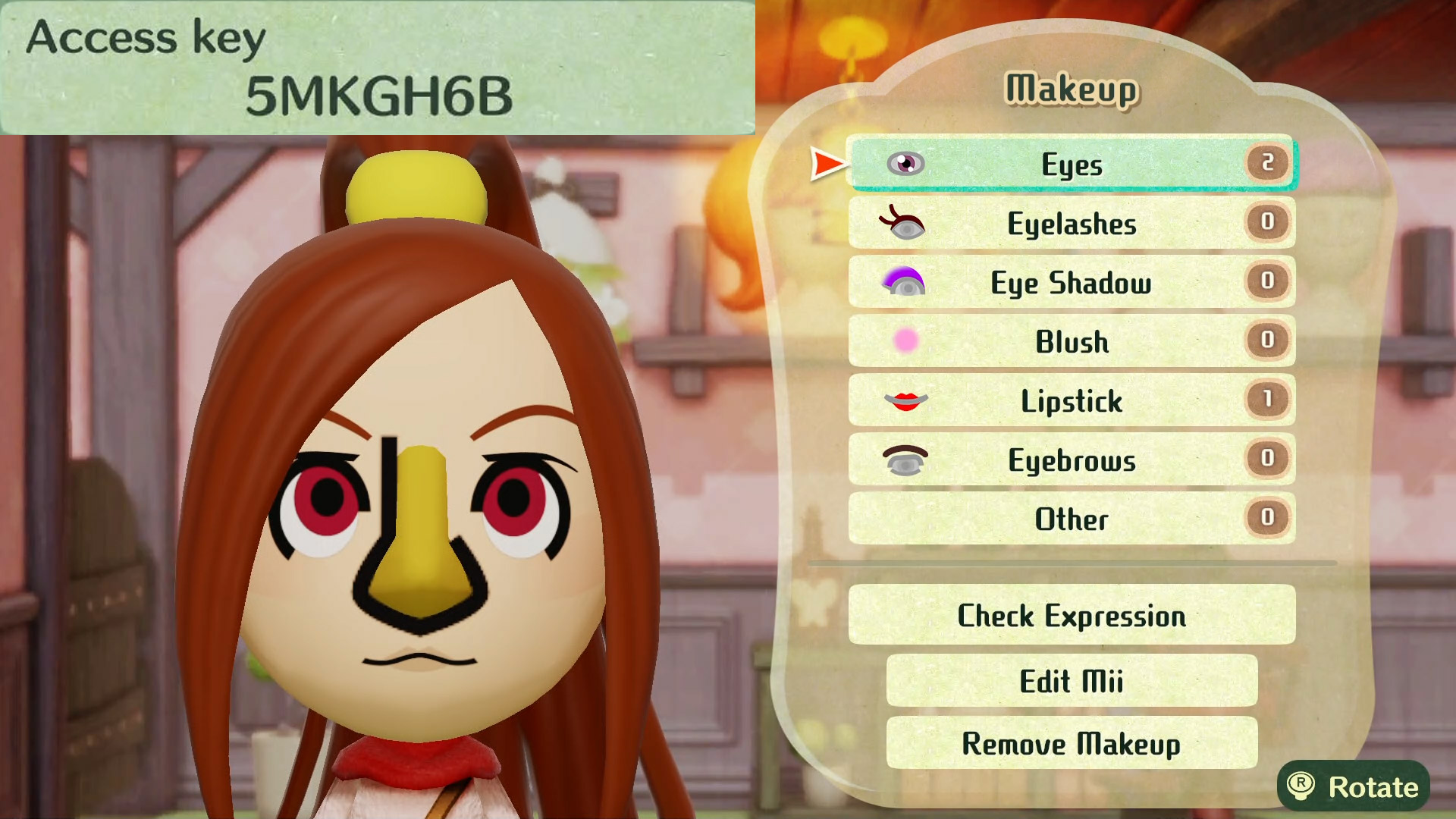The width and height of the screenshot is (1456, 819).
Task: Choose the Eye Shadow entry
Action: pos(1071,282)
